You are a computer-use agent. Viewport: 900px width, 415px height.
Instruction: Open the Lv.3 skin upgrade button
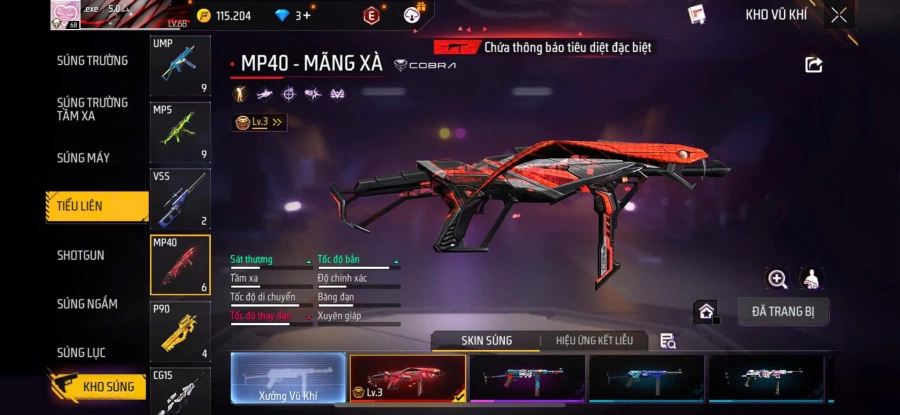(259, 122)
